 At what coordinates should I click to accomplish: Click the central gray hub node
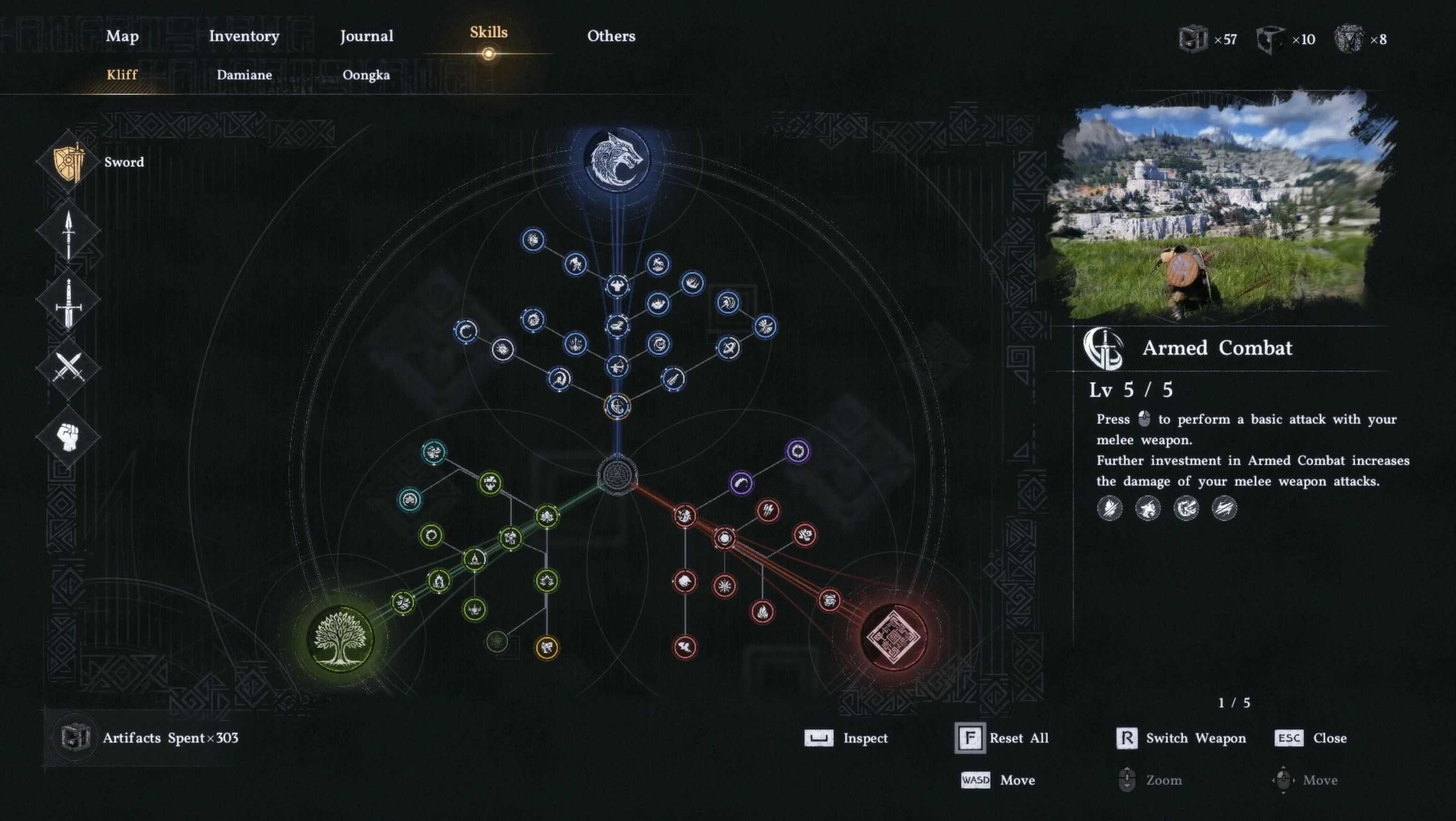click(617, 474)
